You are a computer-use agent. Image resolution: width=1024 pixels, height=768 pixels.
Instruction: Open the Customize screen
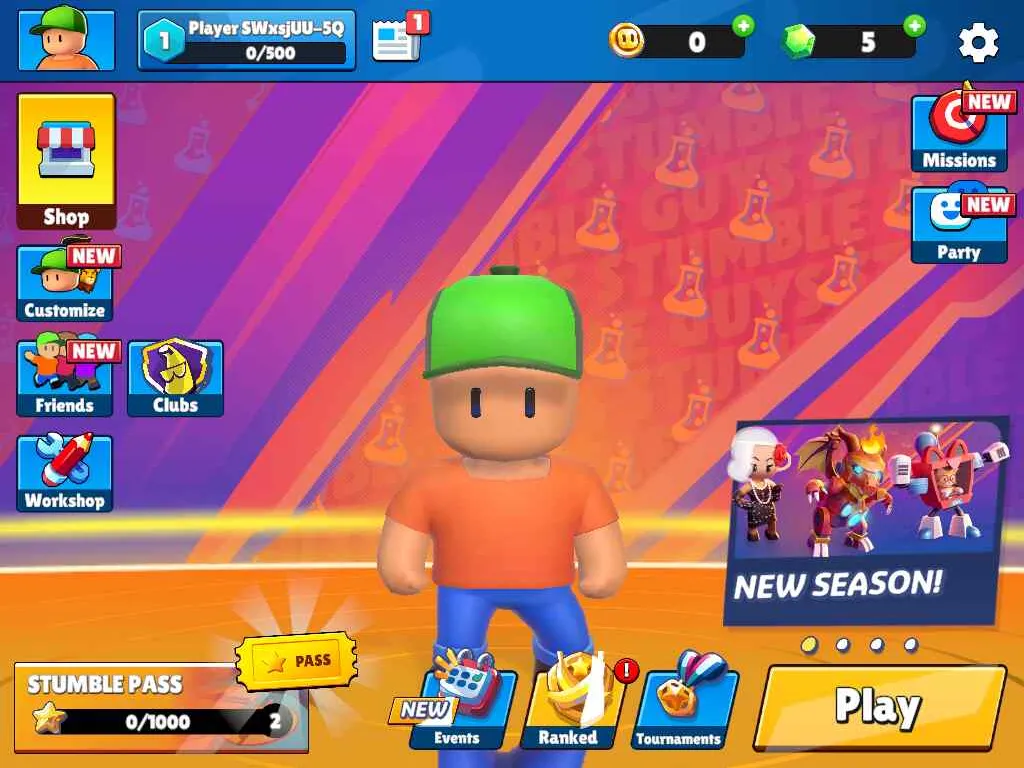[65, 284]
